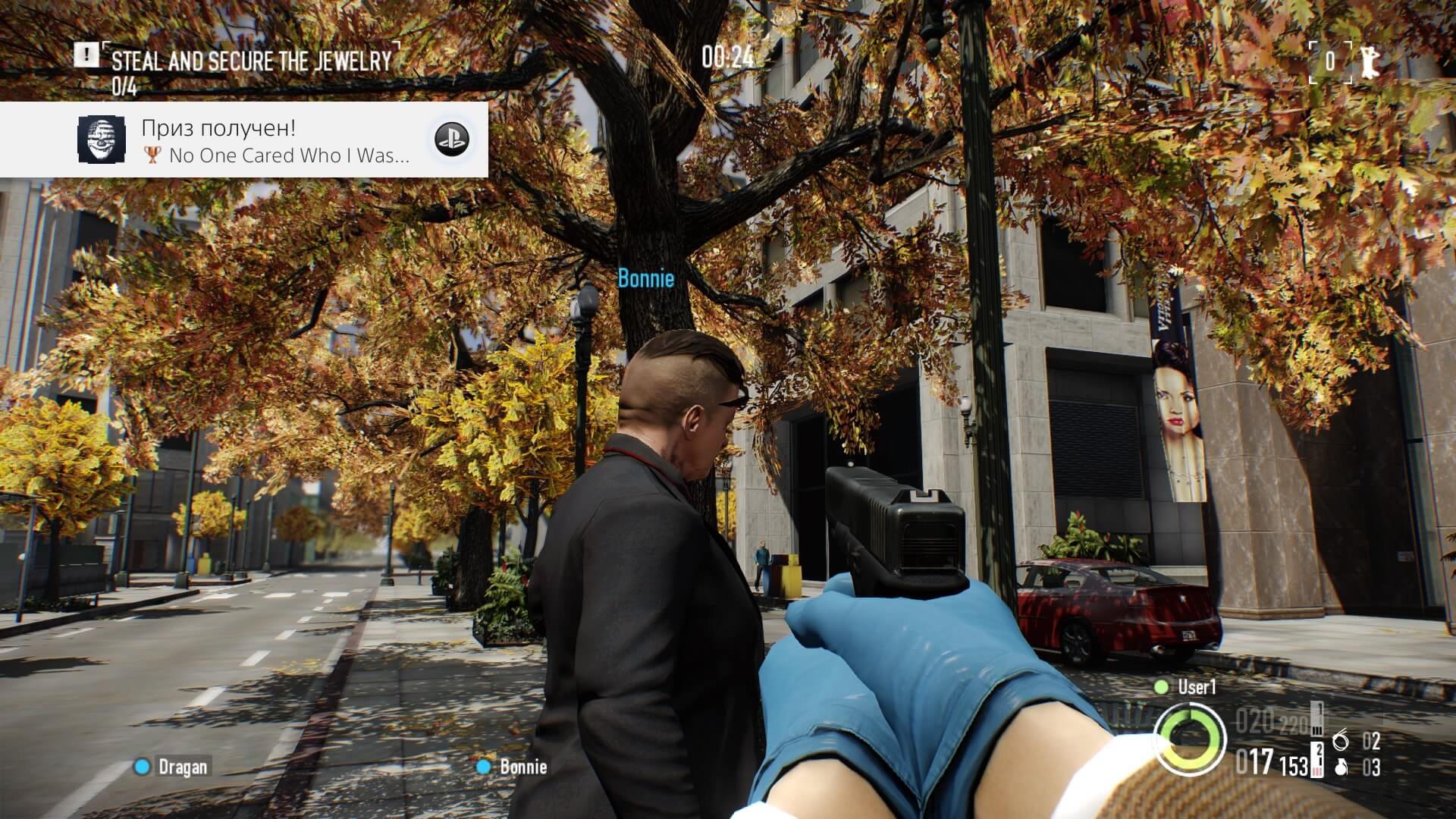Click the PlayStation logo icon in notification
Screen dimensions: 1456x819
[451, 140]
